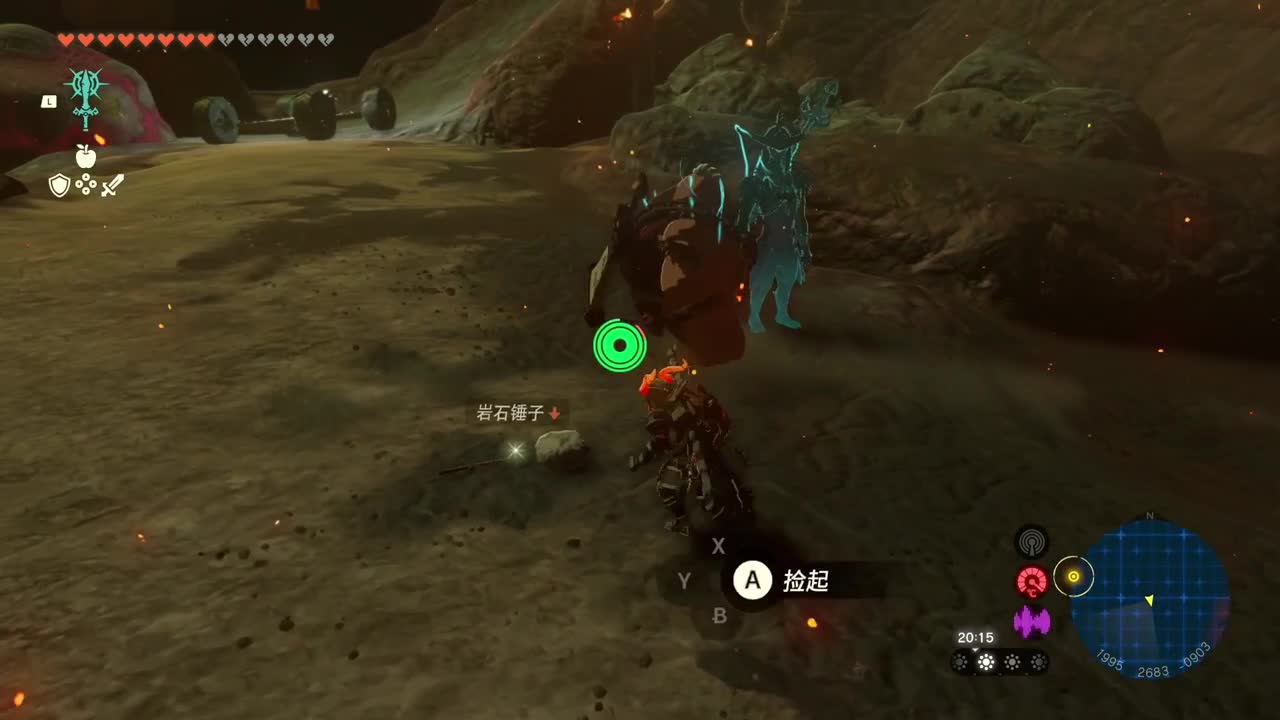Image resolution: width=1280 pixels, height=720 pixels.
Task: Toggle the glowing yellow stamina circle
Action: pos(1074,577)
